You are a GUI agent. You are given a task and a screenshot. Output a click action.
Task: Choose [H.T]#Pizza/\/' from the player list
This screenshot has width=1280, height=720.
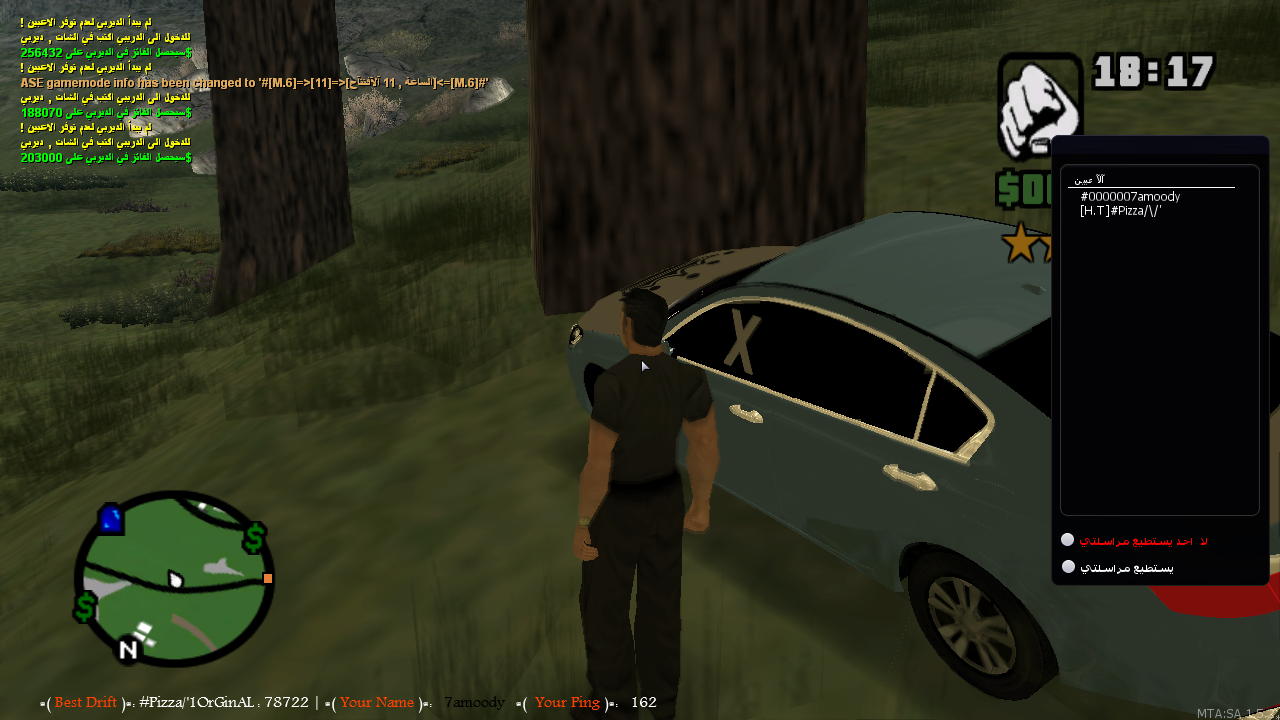(1120, 211)
